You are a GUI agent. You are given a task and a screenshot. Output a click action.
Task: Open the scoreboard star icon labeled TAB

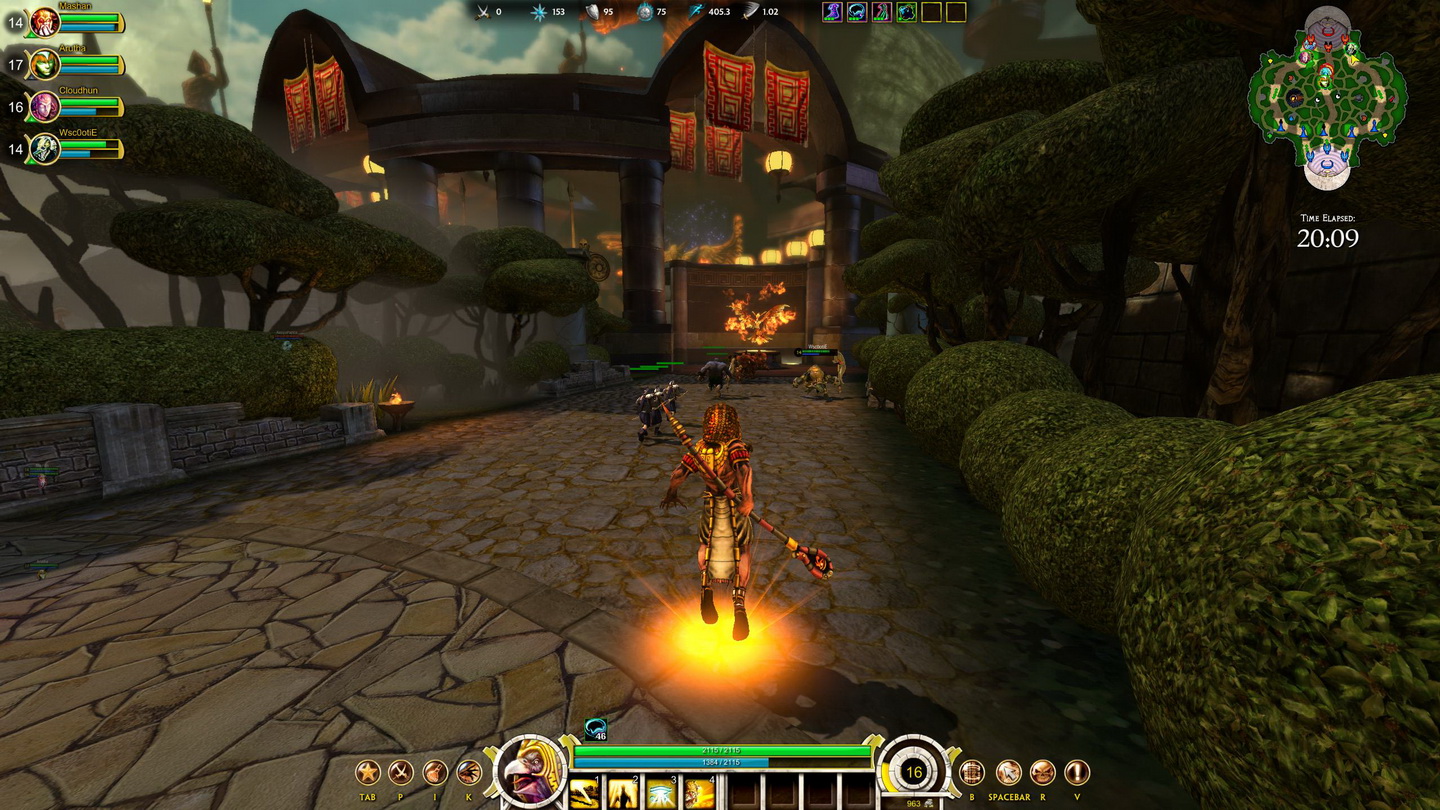click(368, 772)
